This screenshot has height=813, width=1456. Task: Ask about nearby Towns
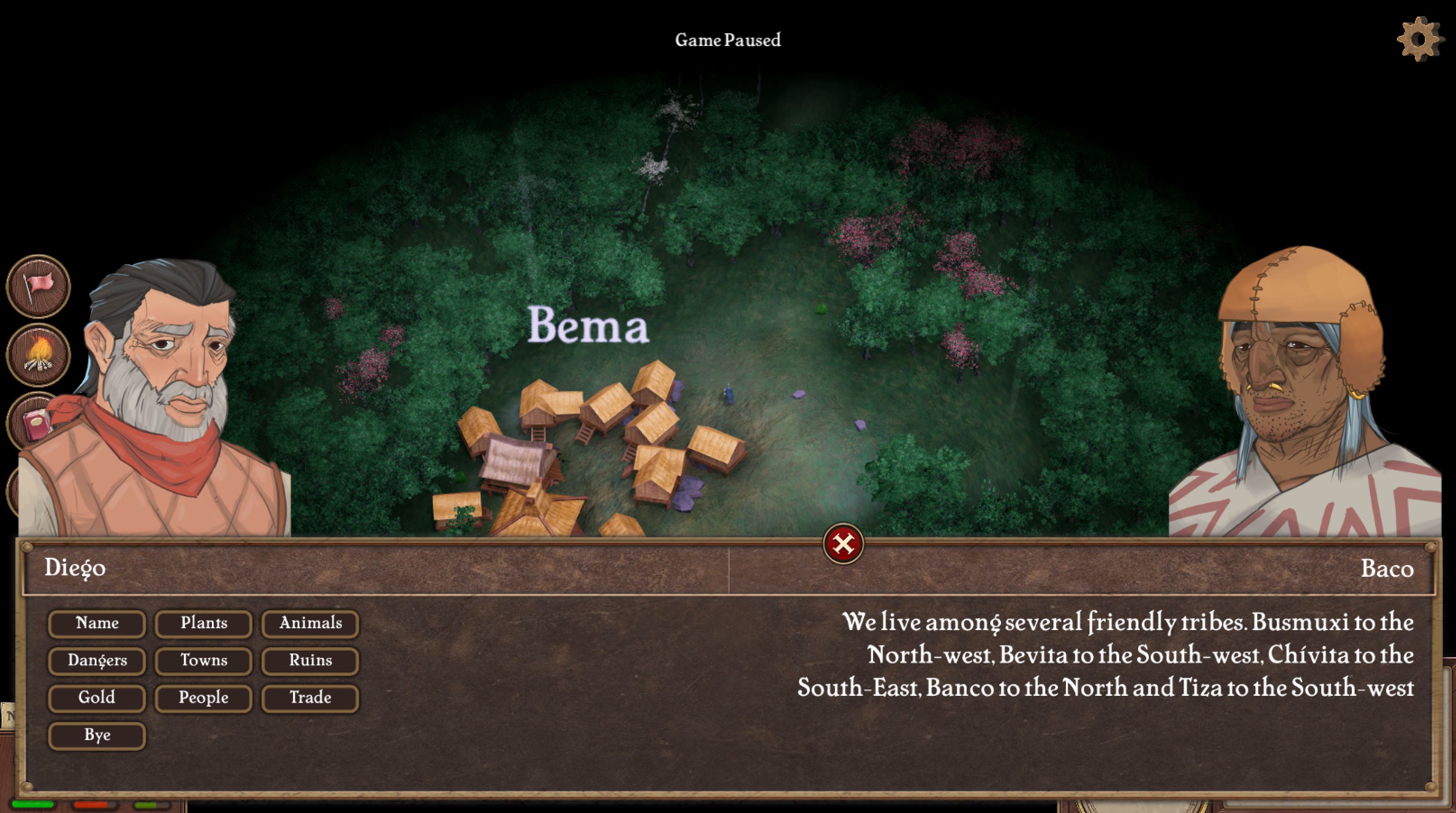click(203, 661)
